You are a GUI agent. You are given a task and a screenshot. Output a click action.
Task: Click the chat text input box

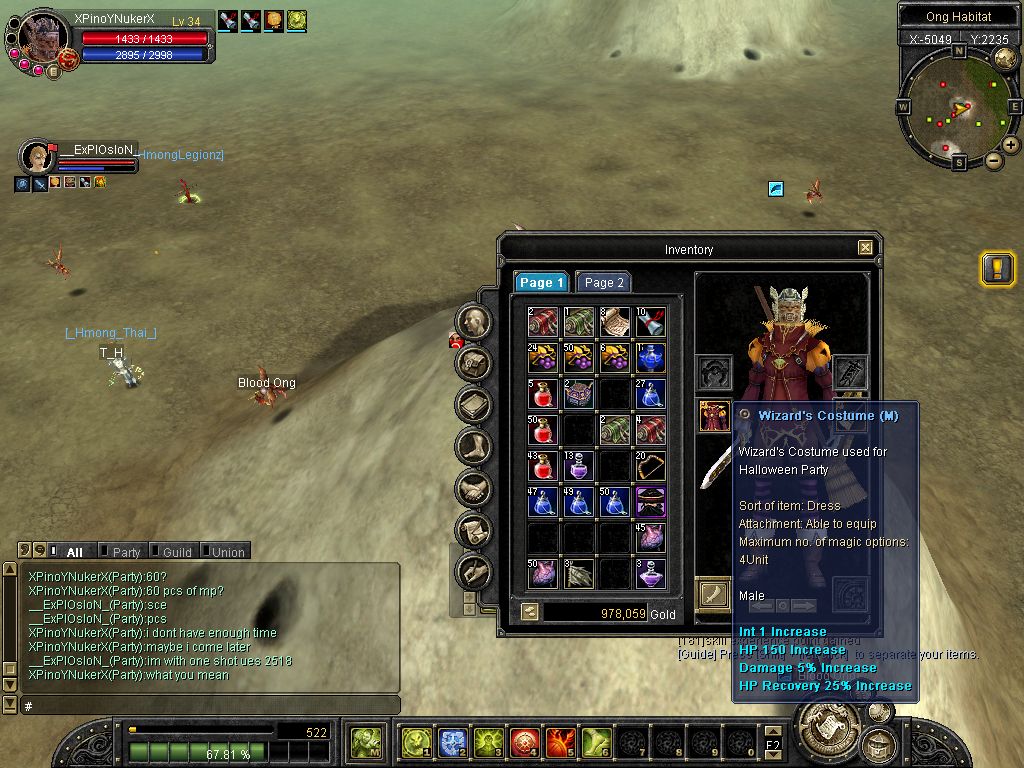coord(210,706)
